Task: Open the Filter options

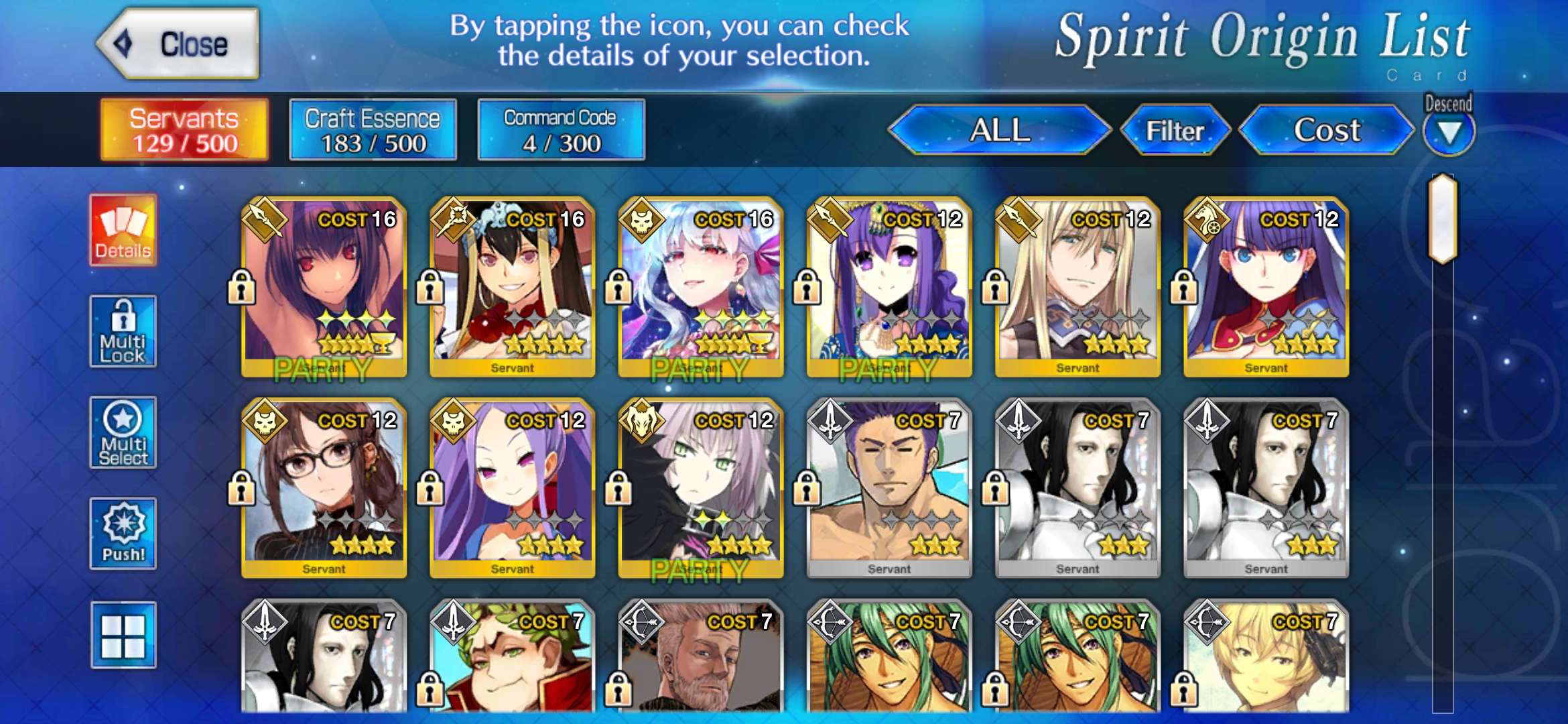Action: point(1175,130)
